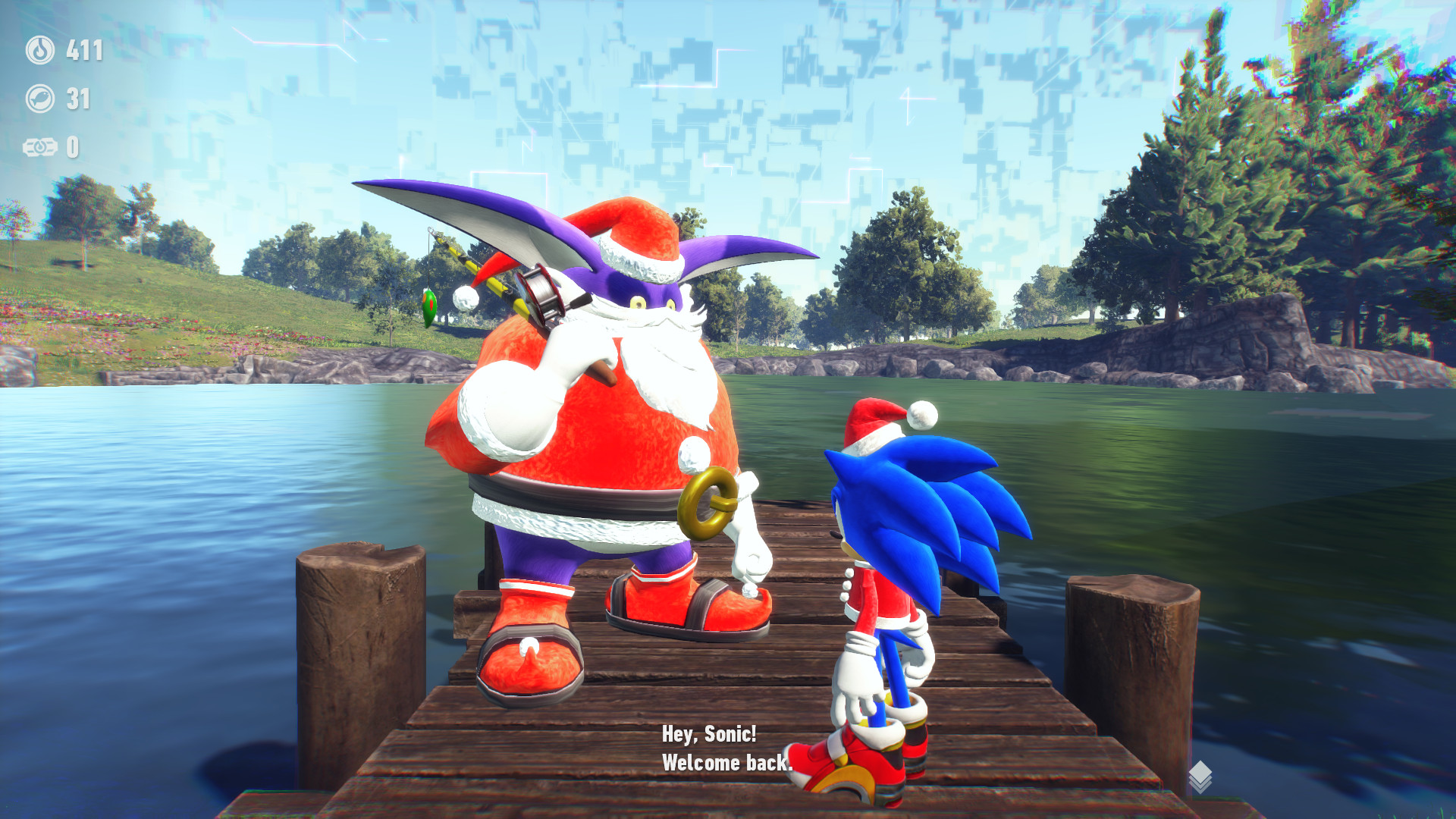Click the purple fish coin icon
This screenshot has width=1456, height=819.
coord(42,97)
